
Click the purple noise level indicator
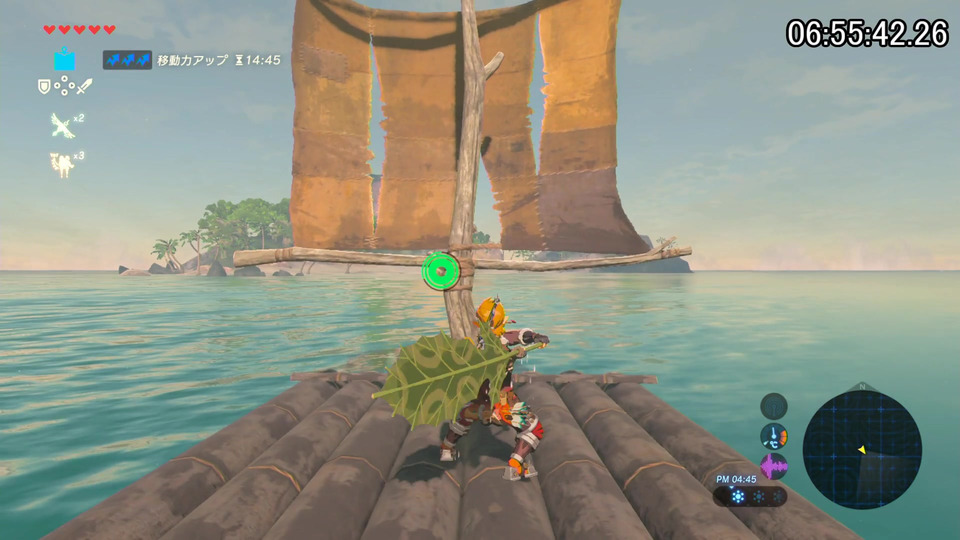tap(773, 466)
